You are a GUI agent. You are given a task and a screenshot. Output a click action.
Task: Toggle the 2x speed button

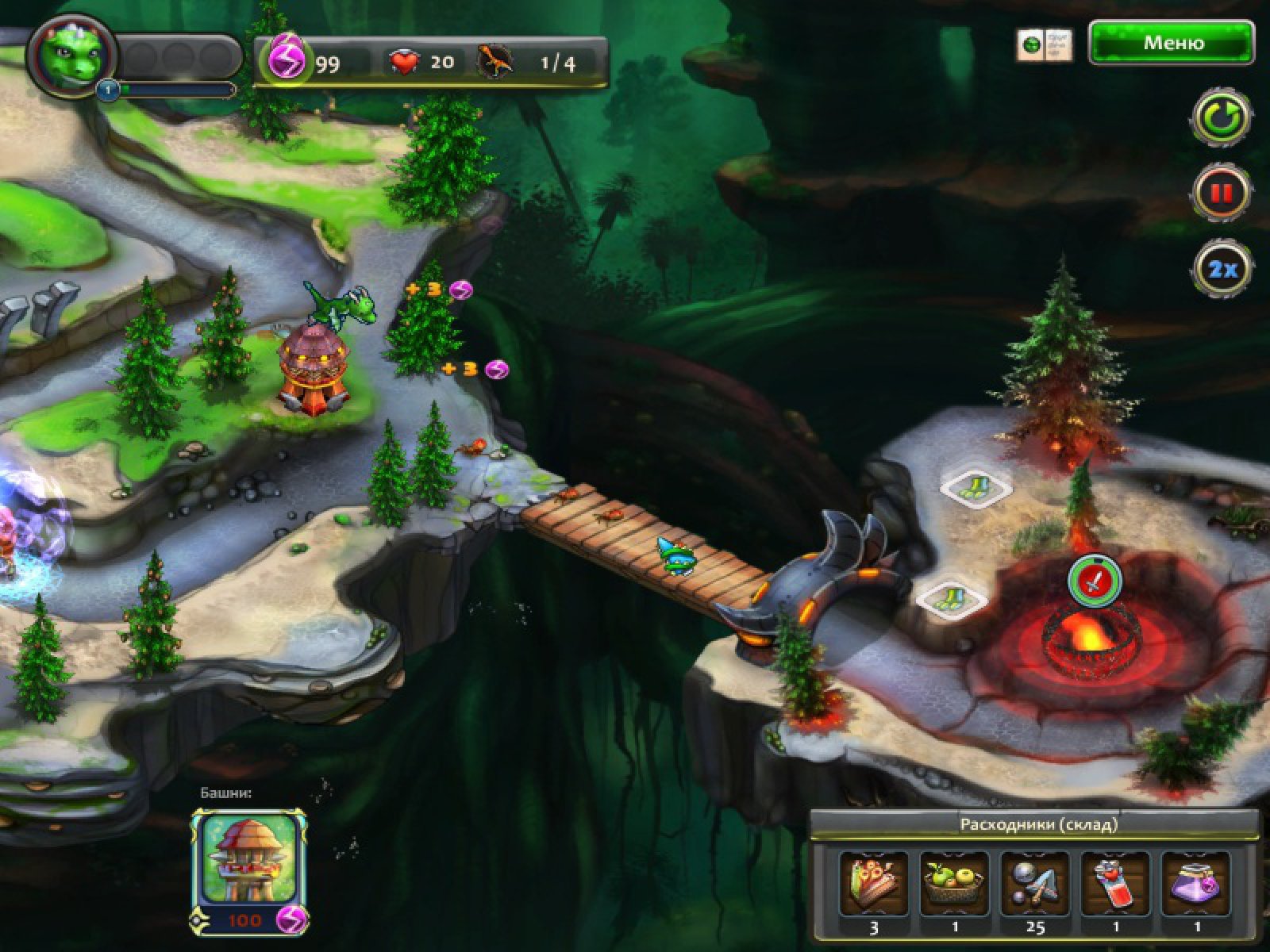click(x=1222, y=268)
